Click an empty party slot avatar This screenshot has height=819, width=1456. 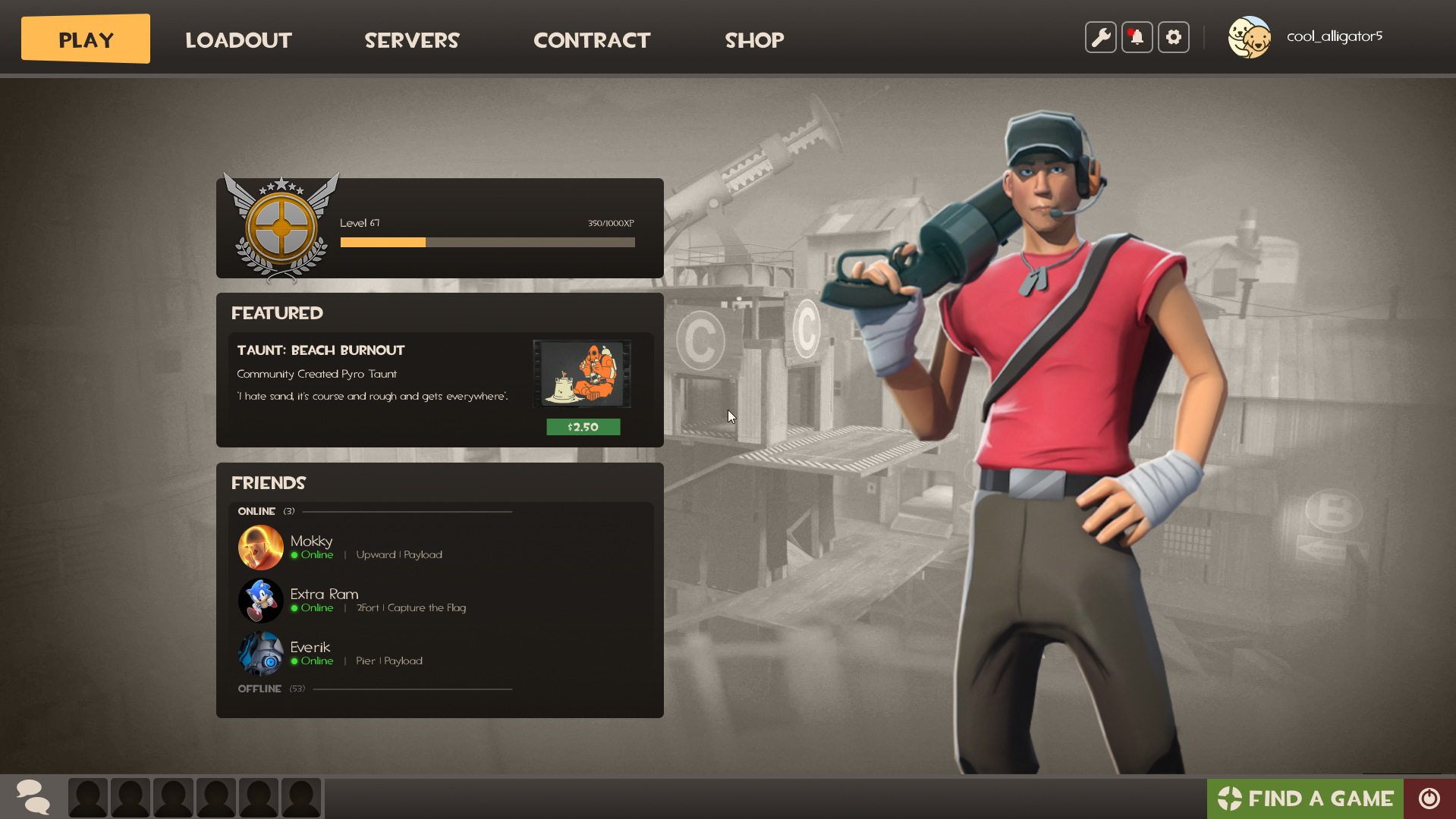point(87,797)
